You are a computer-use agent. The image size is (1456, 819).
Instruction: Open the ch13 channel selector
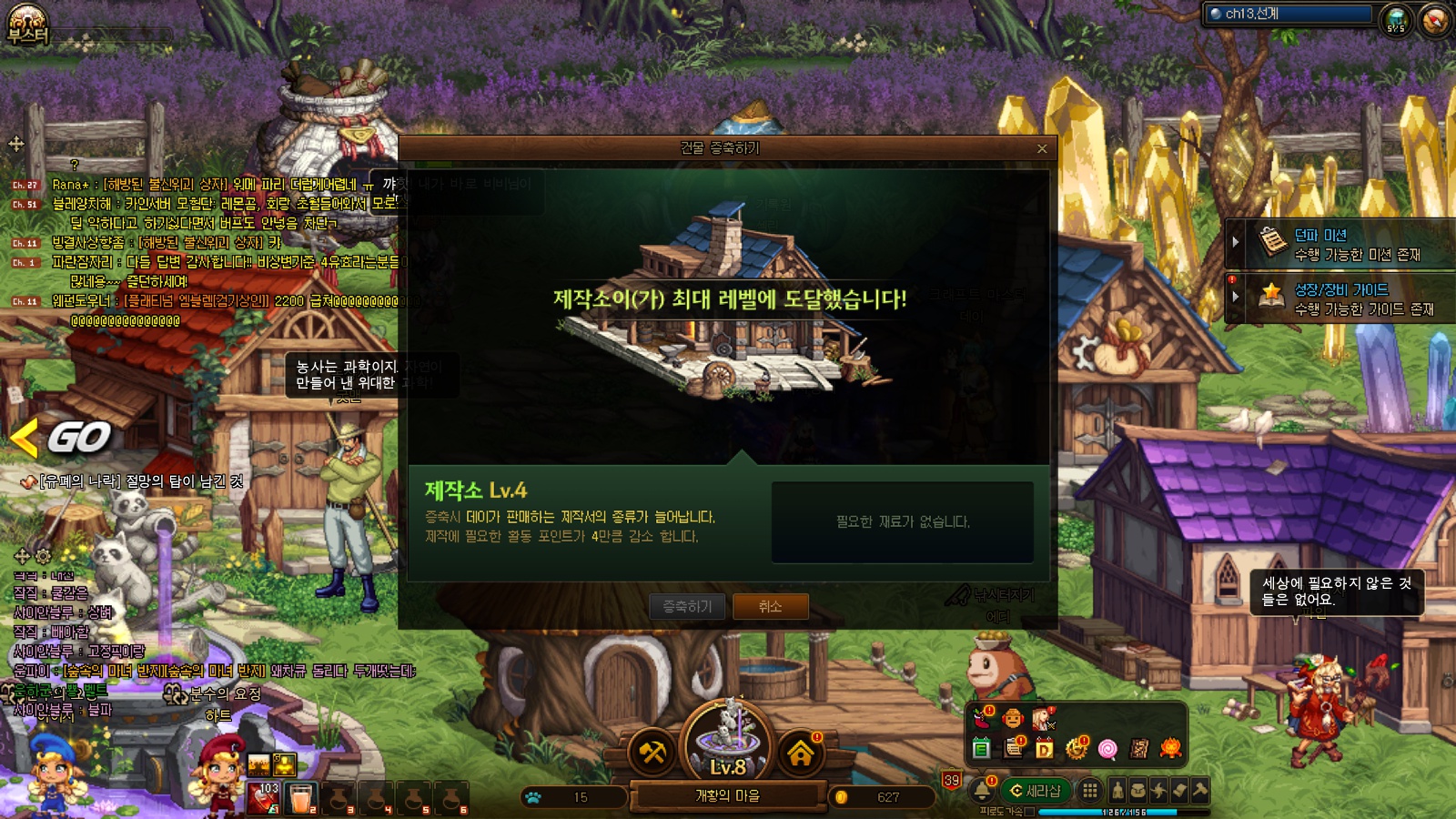pyautogui.click(x=1289, y=14)
